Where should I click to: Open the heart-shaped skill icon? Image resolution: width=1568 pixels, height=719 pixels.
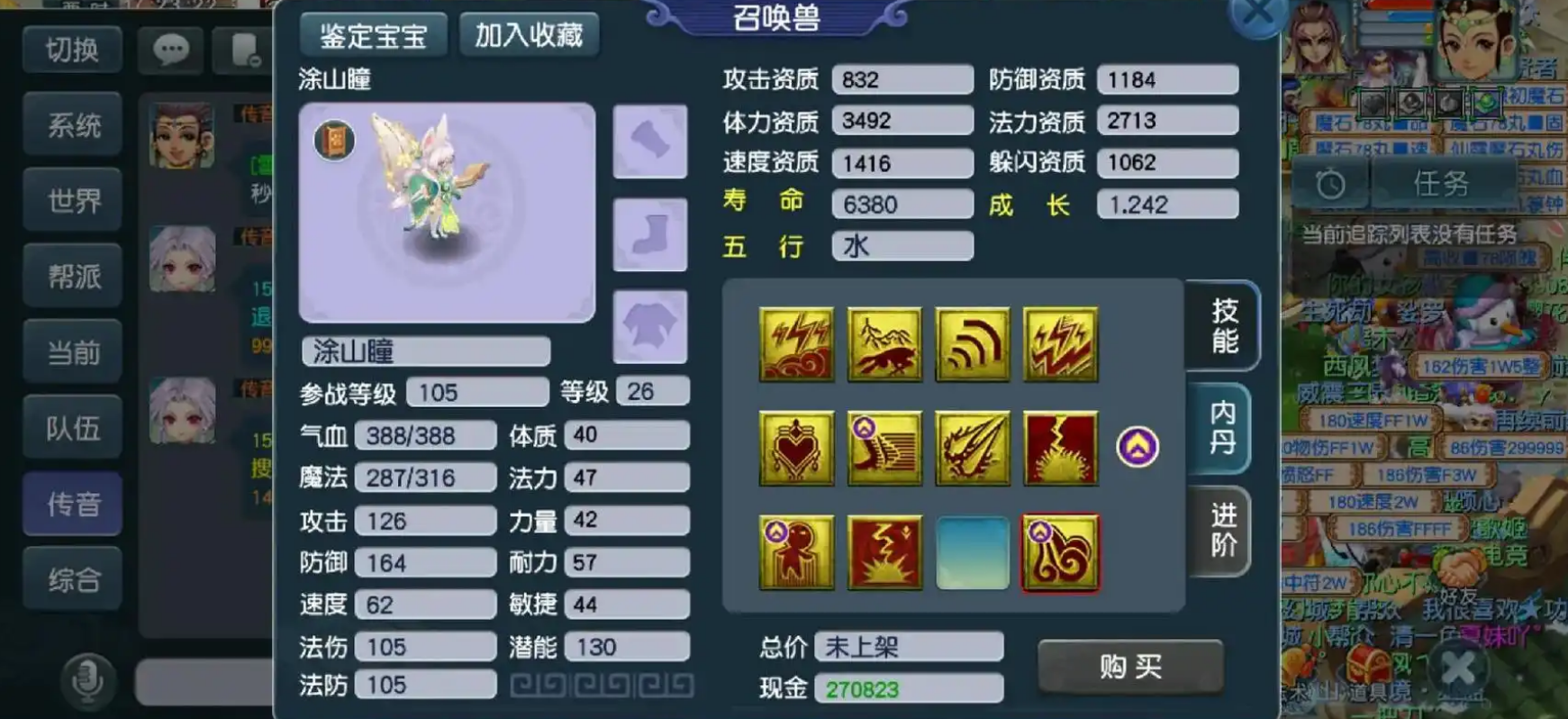pyautogui.click(x=796, y=448)
